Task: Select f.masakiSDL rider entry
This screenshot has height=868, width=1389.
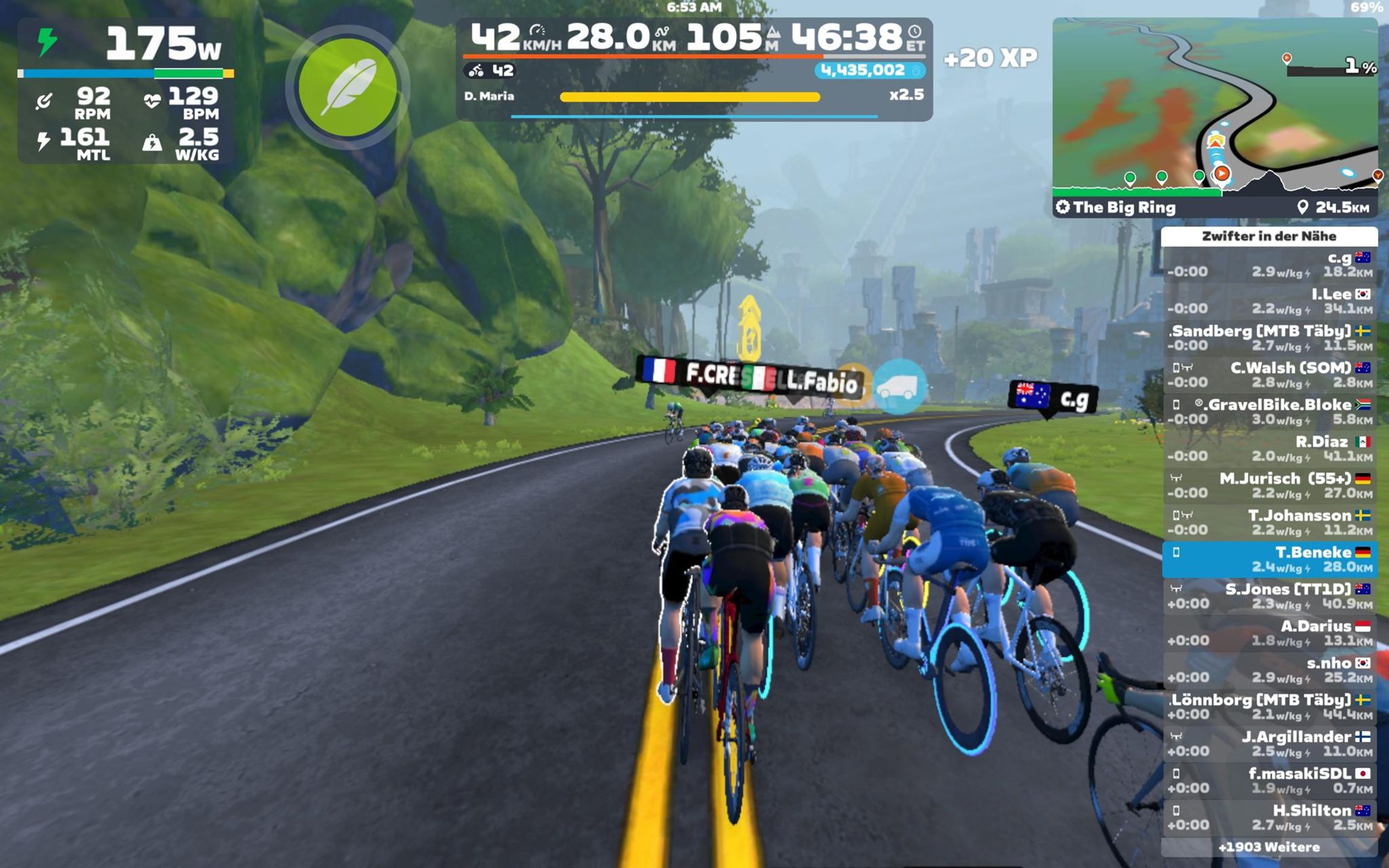Action: click(1269, 781)
